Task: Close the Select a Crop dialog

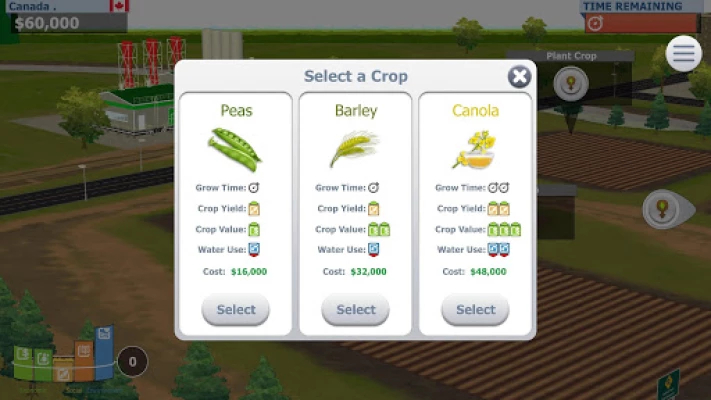Action: 519,77
